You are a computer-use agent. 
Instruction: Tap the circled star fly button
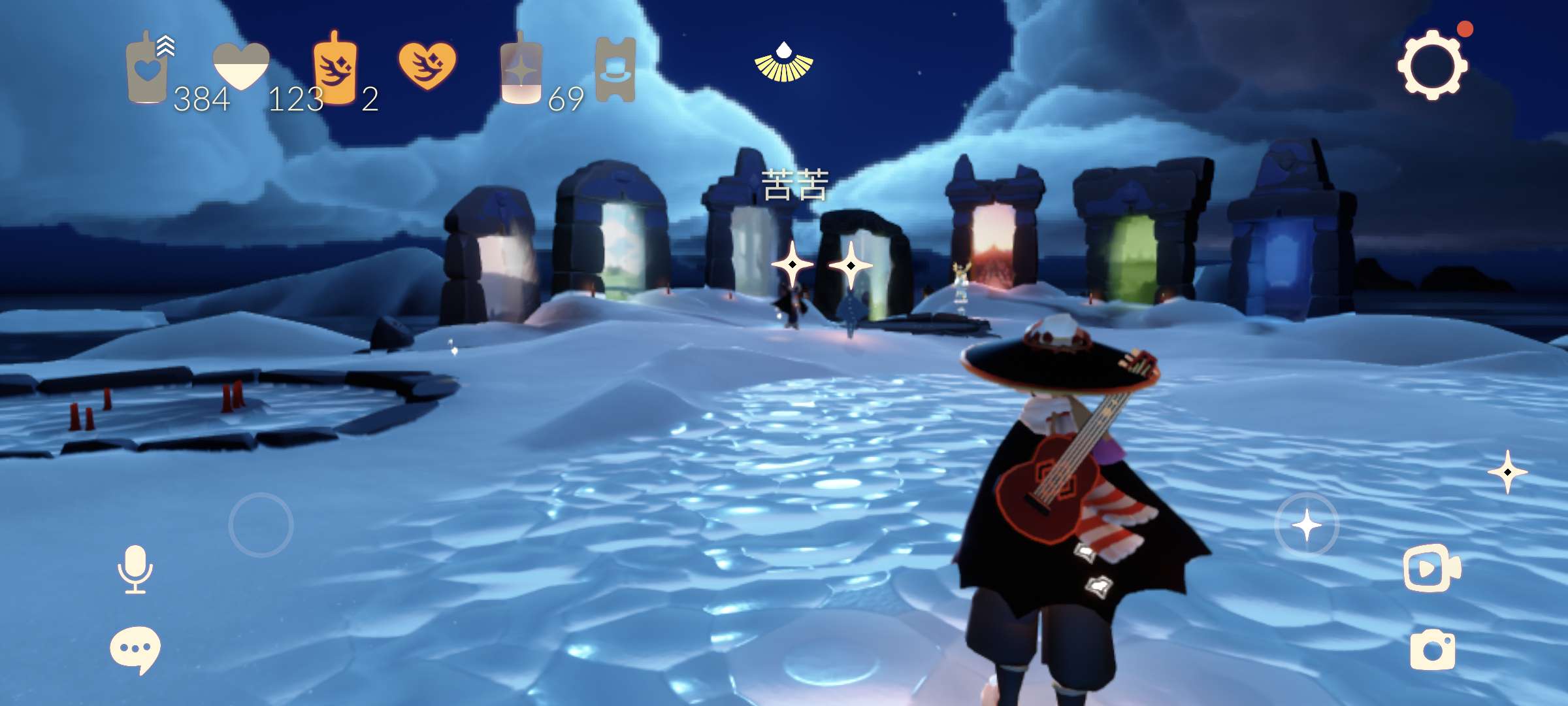(x=1307, y=525)
